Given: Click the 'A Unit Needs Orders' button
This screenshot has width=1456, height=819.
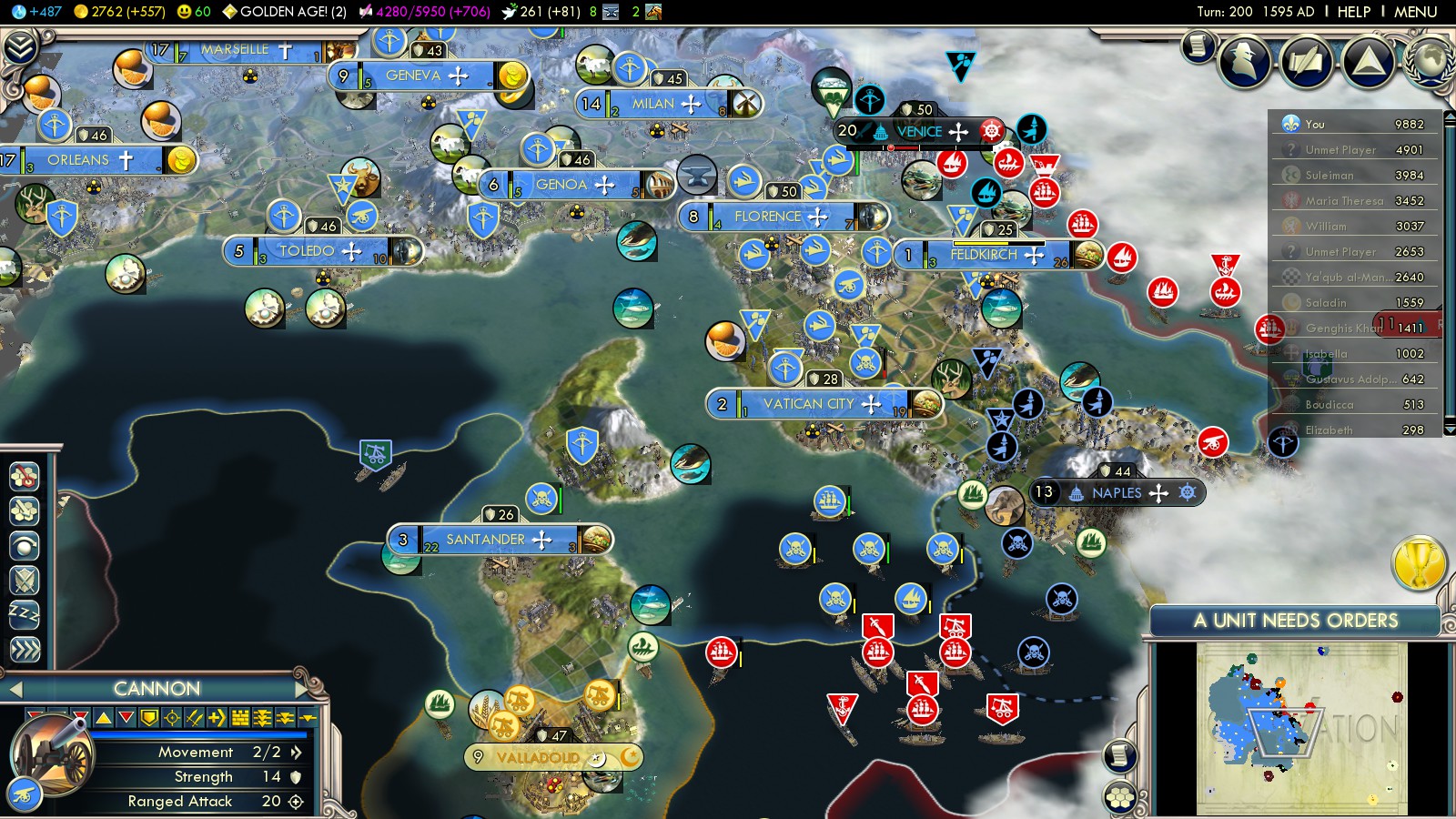Looking at the screenshot, I should click(x=1295, y=621).
